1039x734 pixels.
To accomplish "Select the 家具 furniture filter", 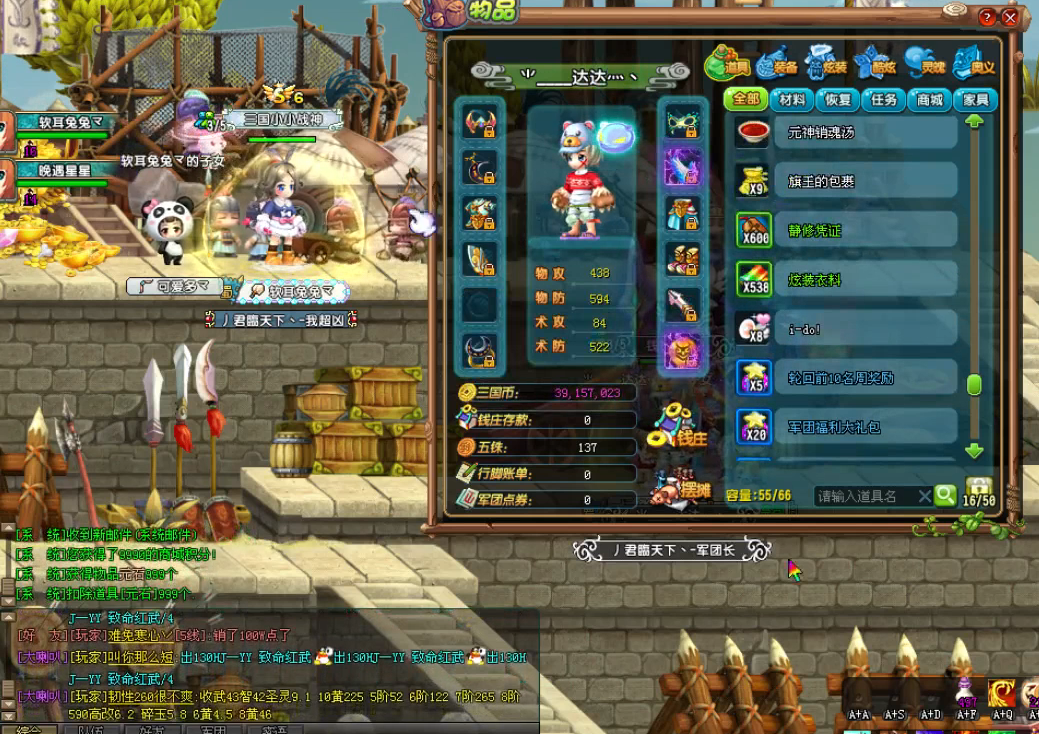I will tap(976, 100).
